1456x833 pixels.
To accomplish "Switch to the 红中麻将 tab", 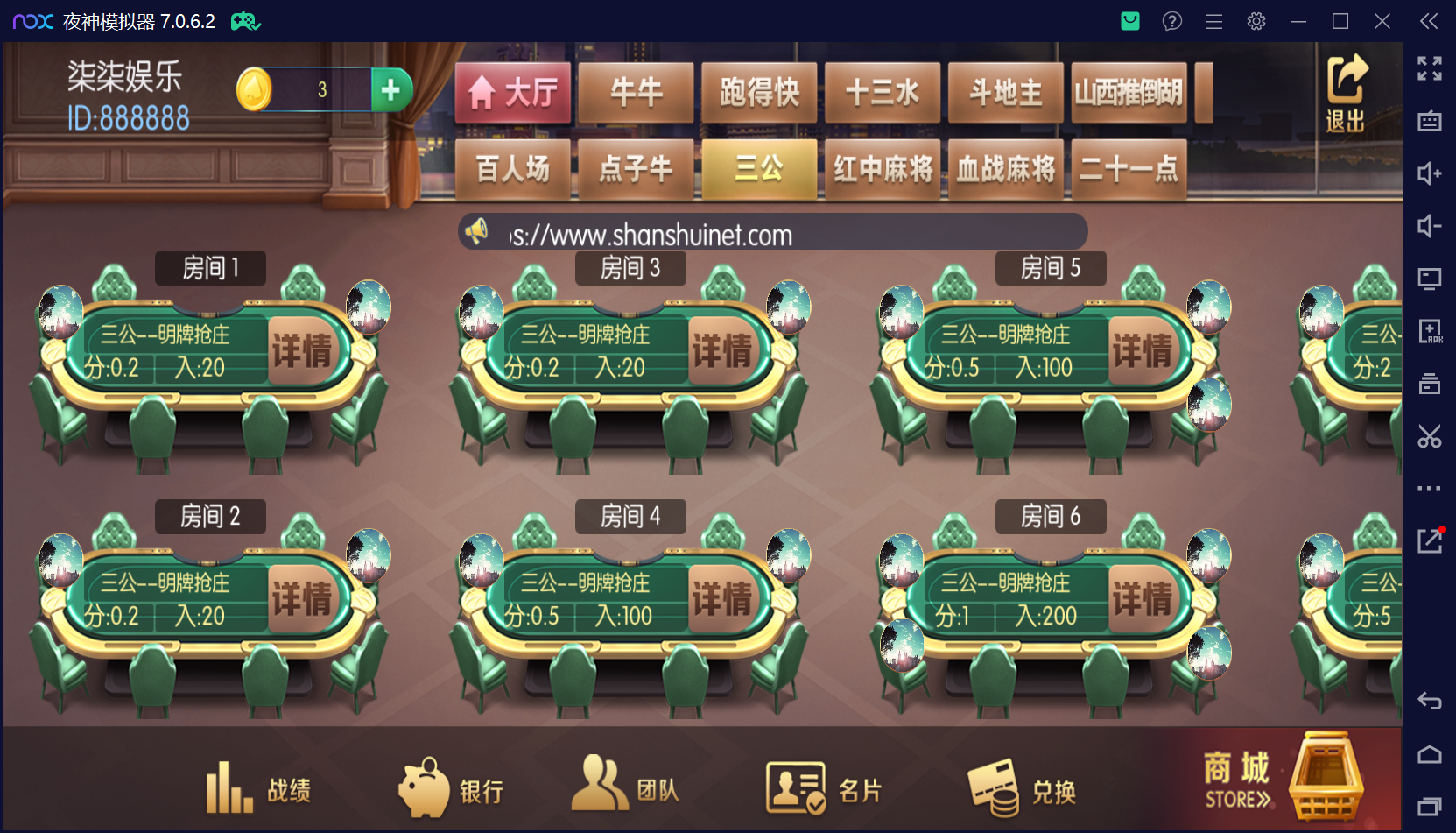I will tap(883, 170).
